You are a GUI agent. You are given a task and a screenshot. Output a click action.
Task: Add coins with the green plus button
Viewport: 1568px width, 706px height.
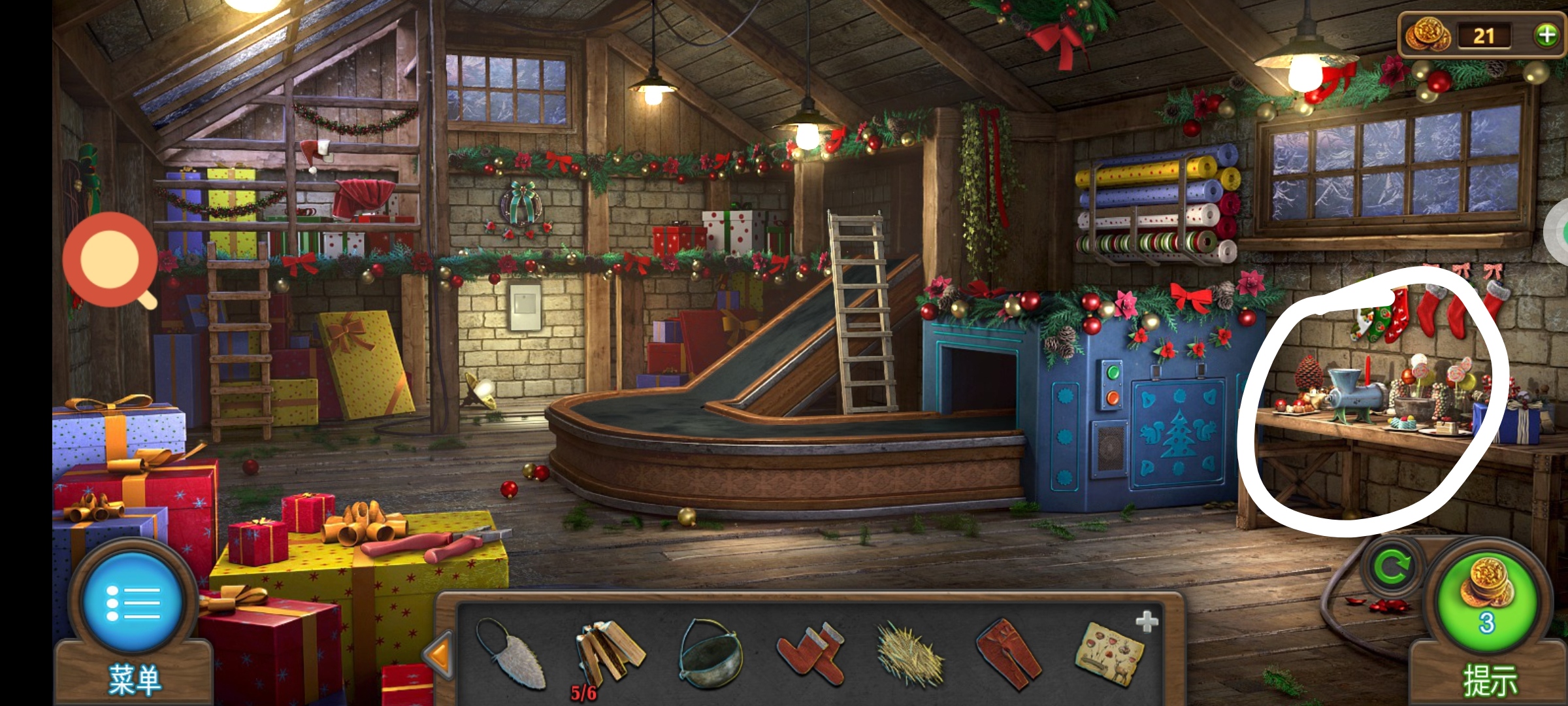pyautogui.click(x=1546, y=35)
